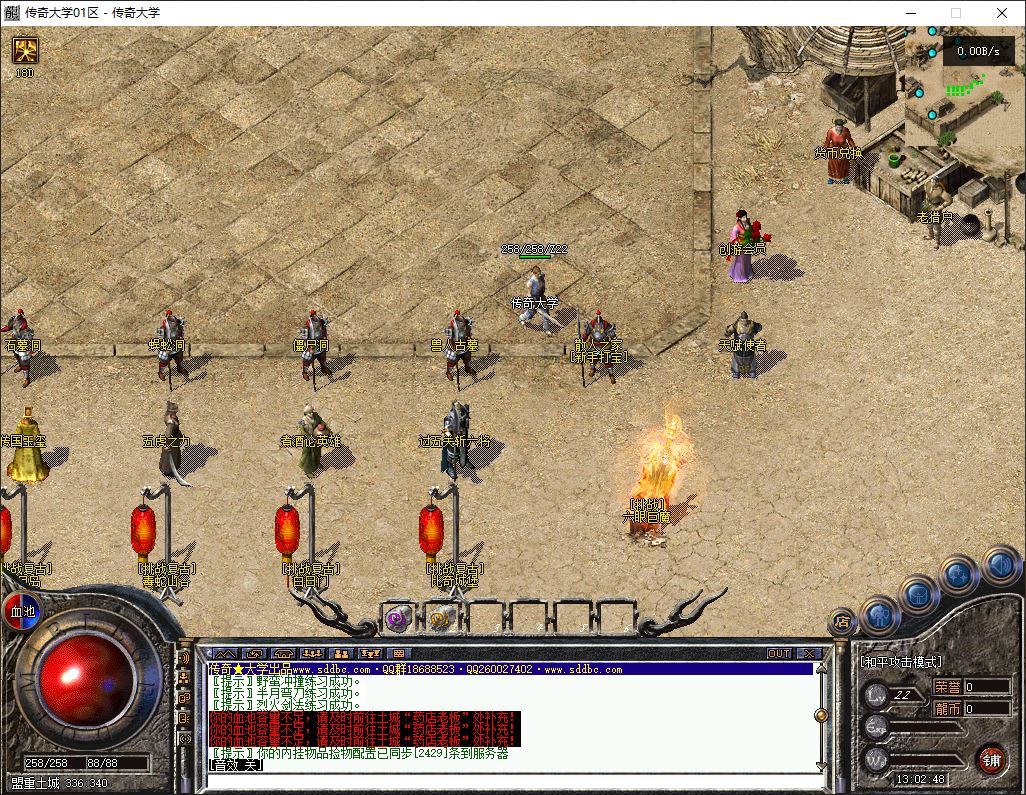This screenshot has height=795, width=1026.
Task: Click the grid icon on chat toolbar
Action: click(x=399, y=653)
